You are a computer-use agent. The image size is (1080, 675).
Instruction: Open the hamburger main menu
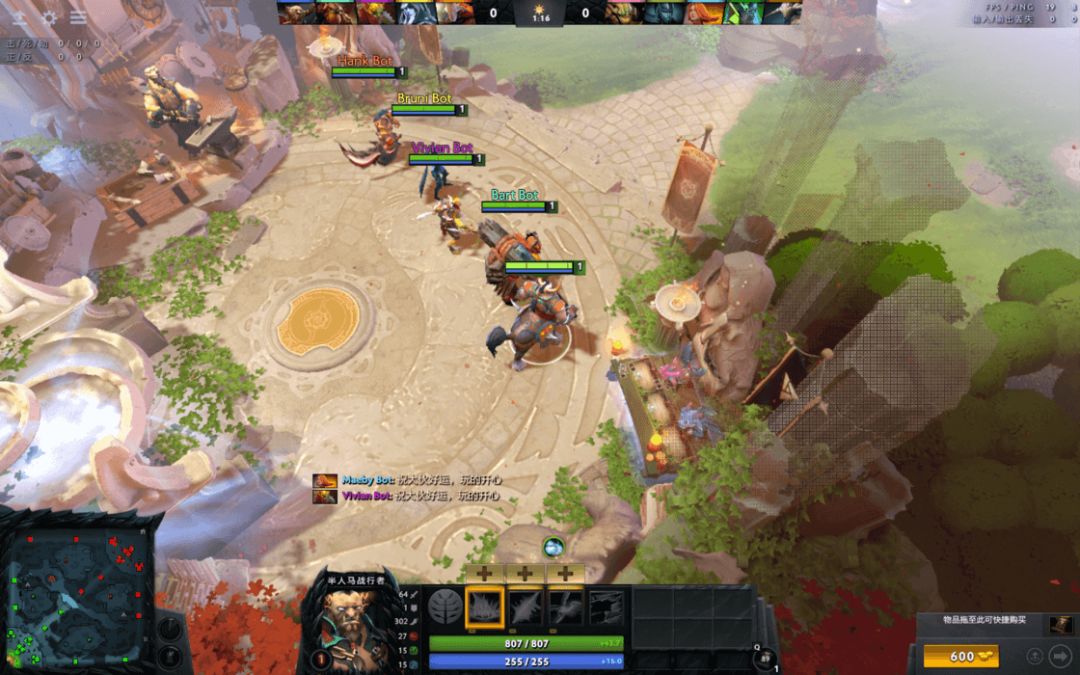click(77, 17)
